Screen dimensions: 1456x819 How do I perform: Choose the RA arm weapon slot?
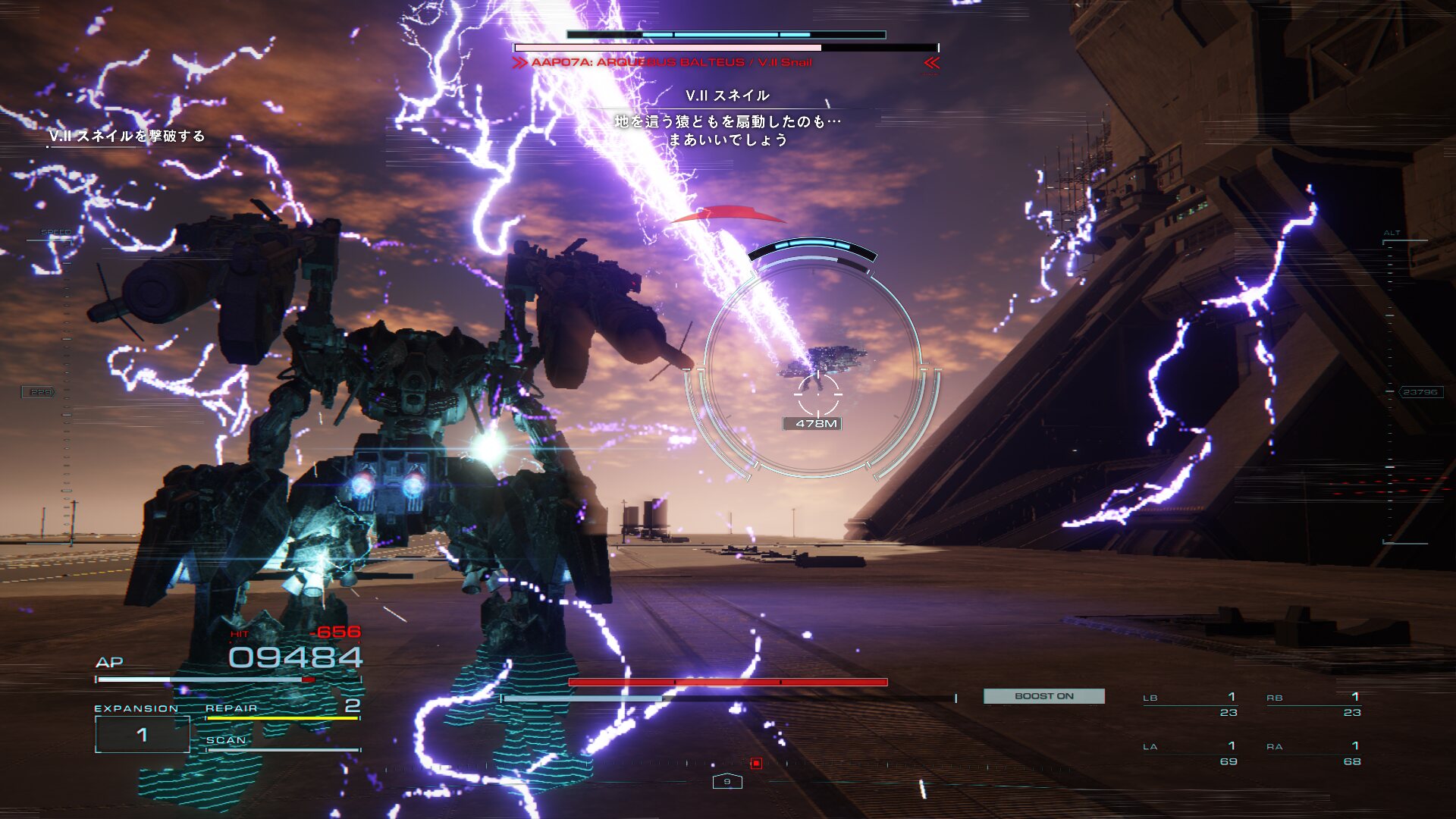(1314, 754)
